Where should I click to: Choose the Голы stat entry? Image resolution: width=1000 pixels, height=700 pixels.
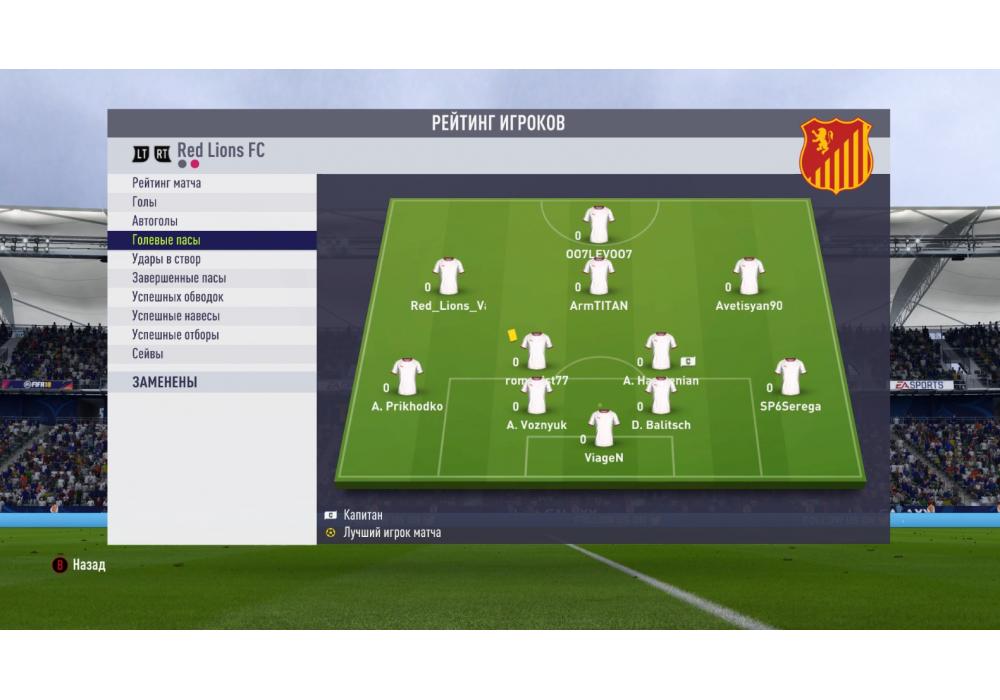click(145, 203)
